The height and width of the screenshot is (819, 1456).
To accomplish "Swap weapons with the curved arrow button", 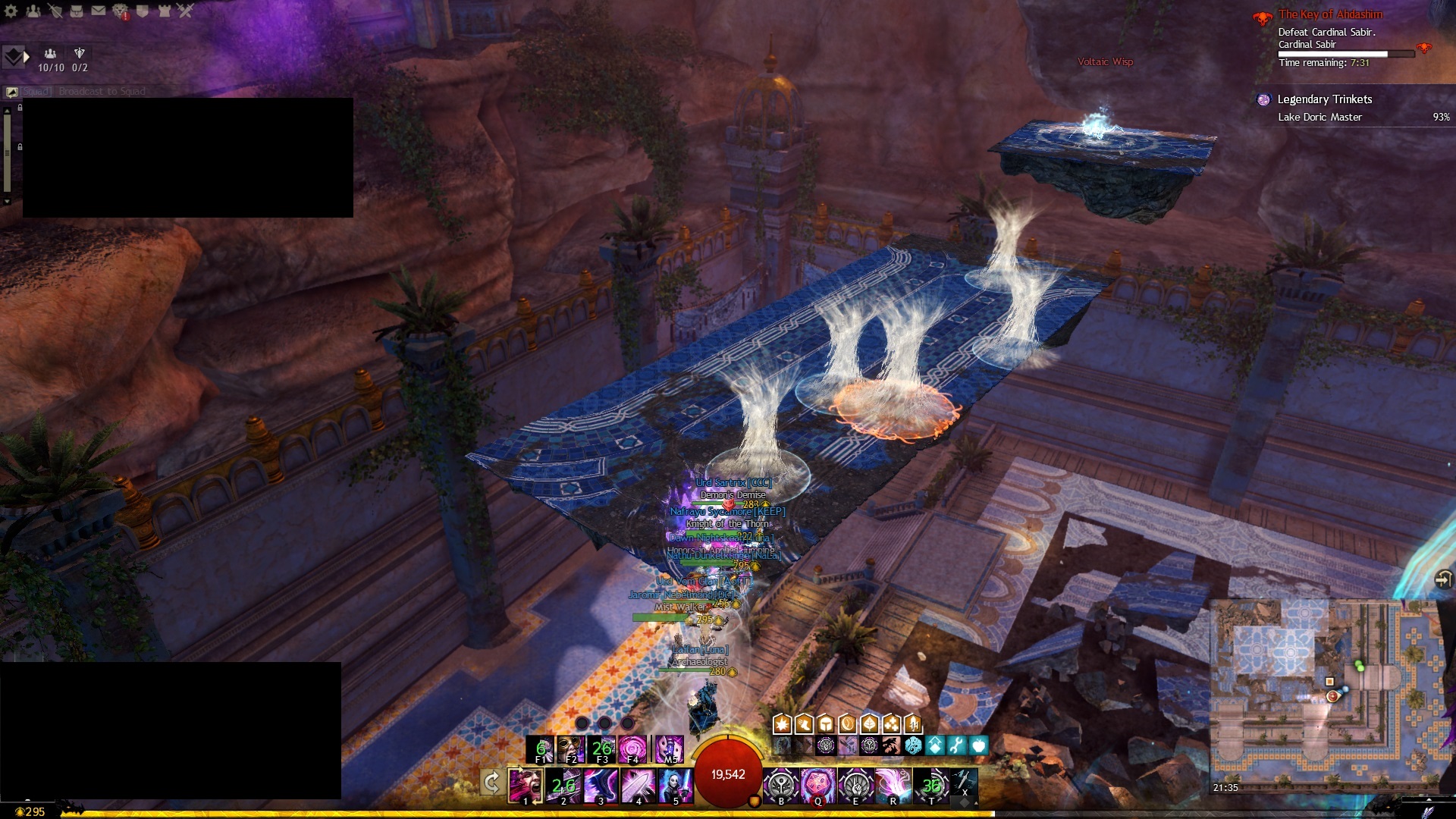I will coord(491,782).
